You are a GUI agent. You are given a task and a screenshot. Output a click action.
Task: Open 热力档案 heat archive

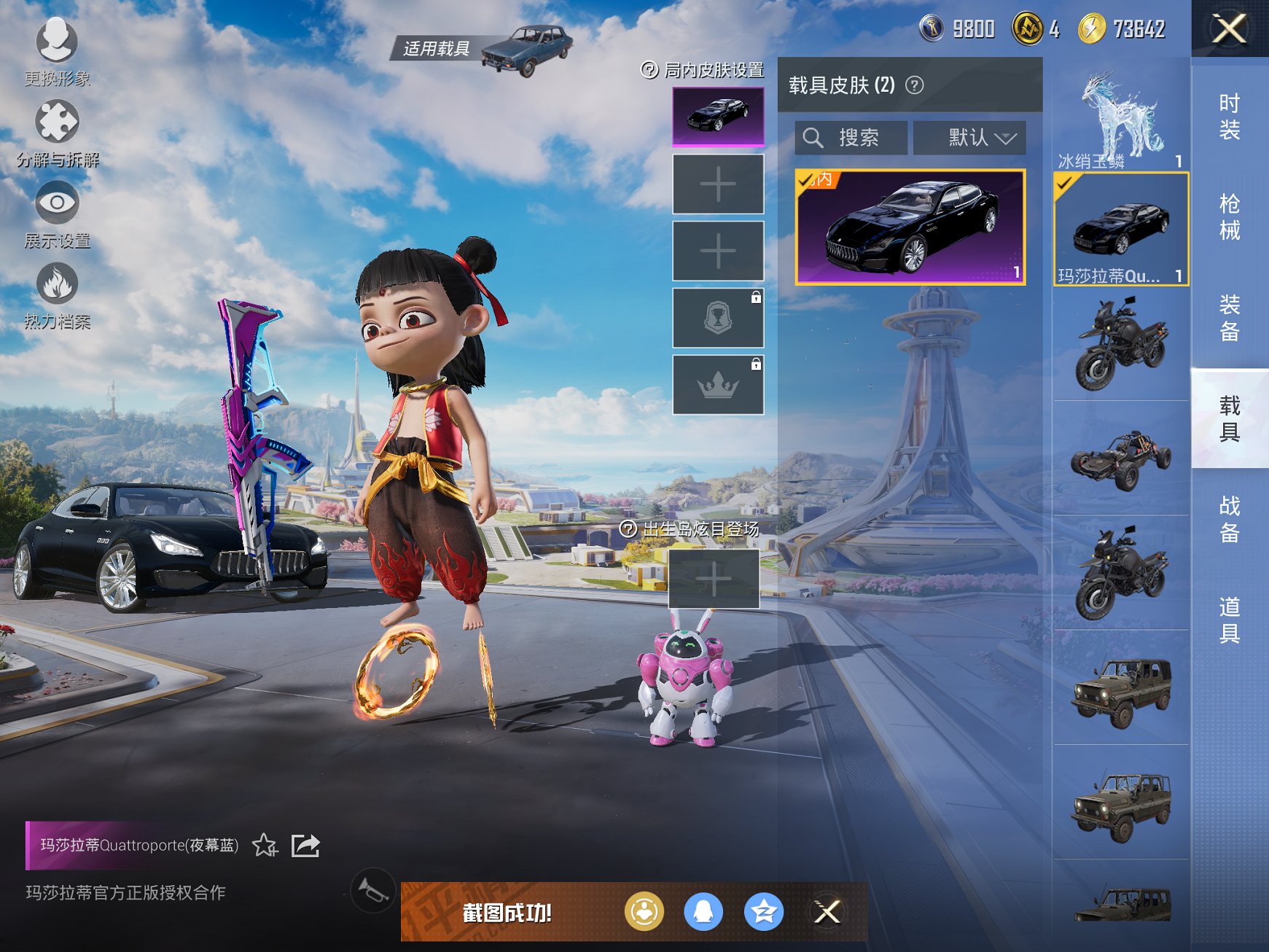click(57, 293)
